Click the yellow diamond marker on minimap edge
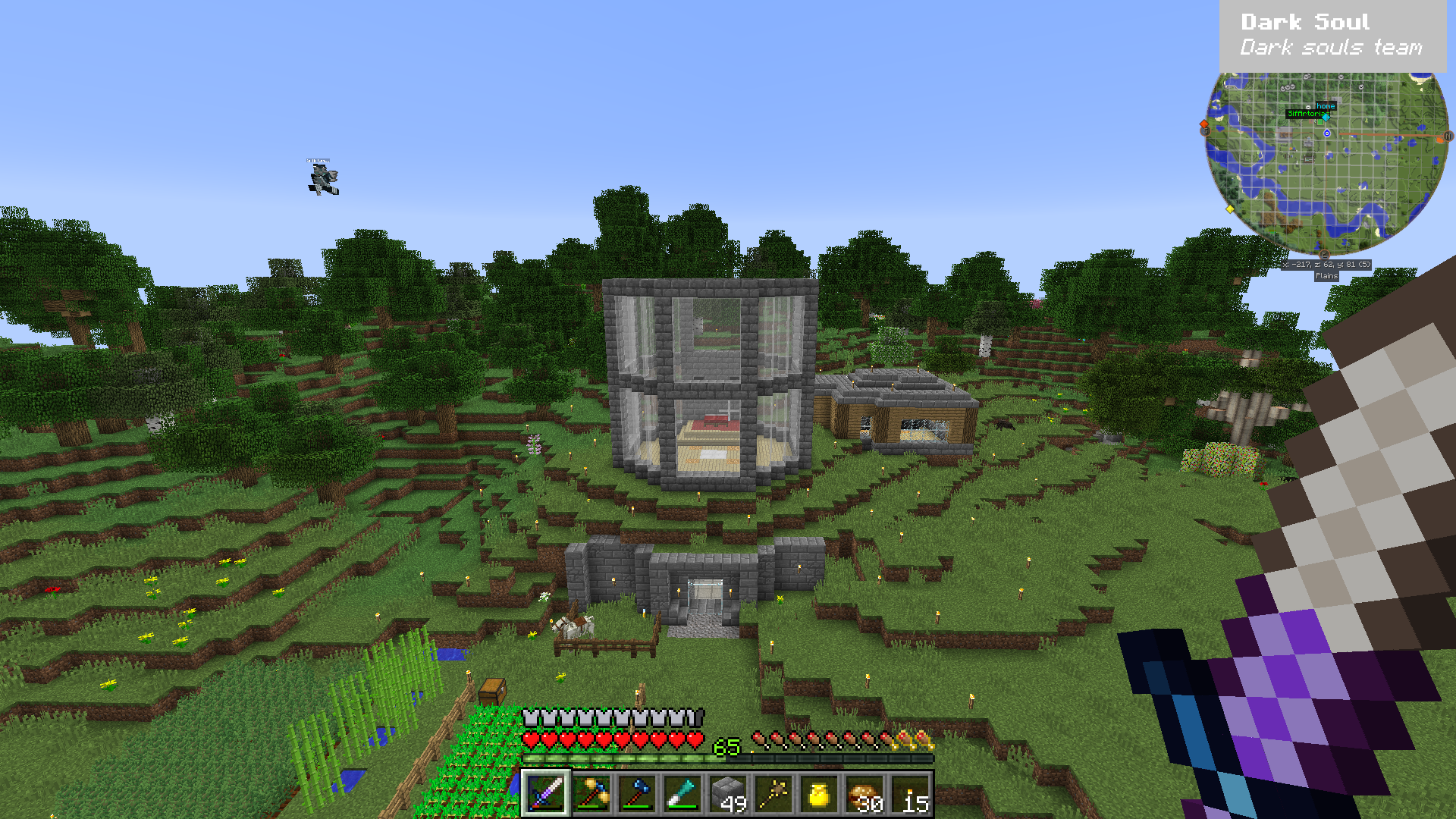 coord(1230,209)
